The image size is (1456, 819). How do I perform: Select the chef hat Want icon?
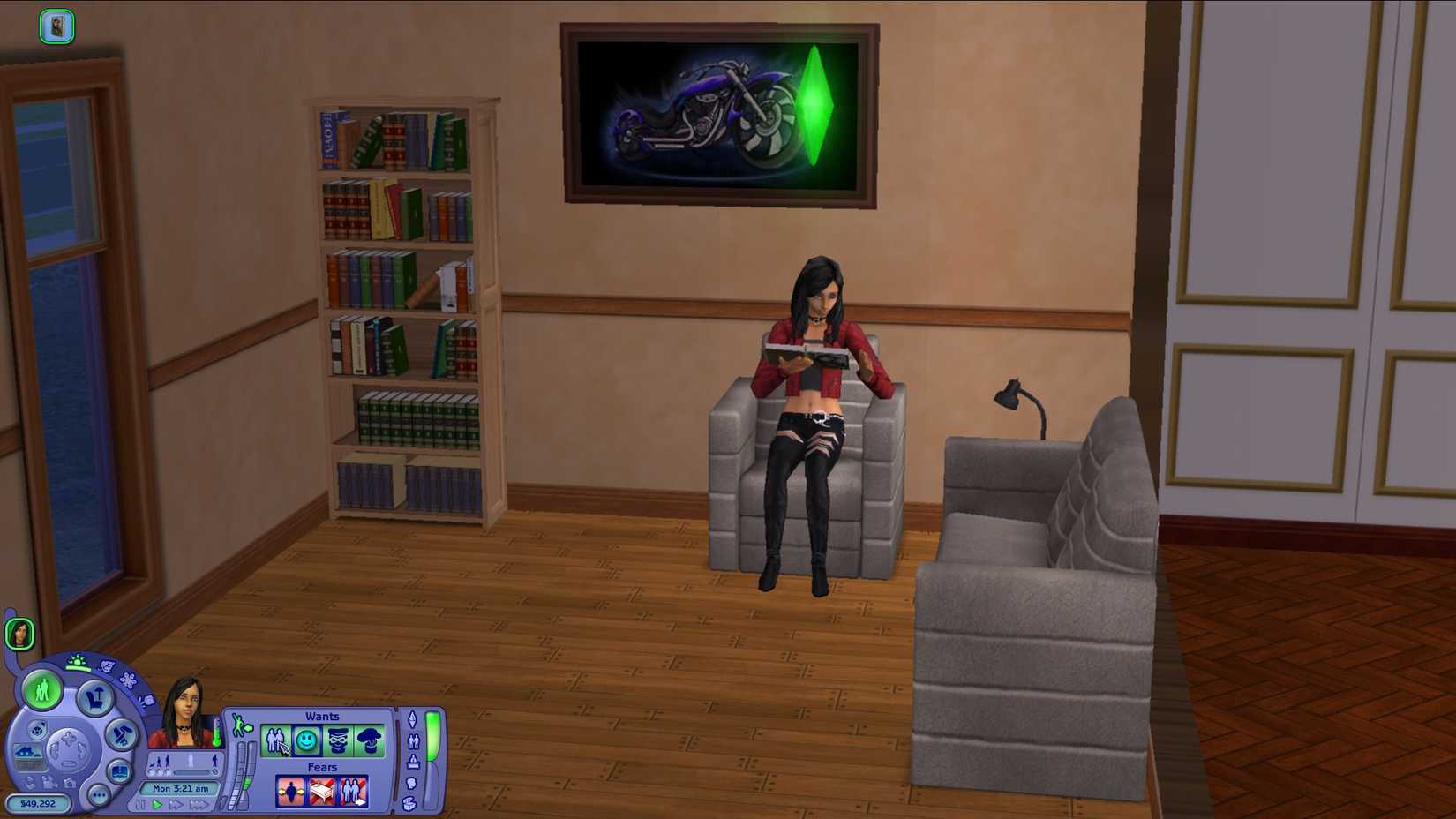(x=370, y=740)
